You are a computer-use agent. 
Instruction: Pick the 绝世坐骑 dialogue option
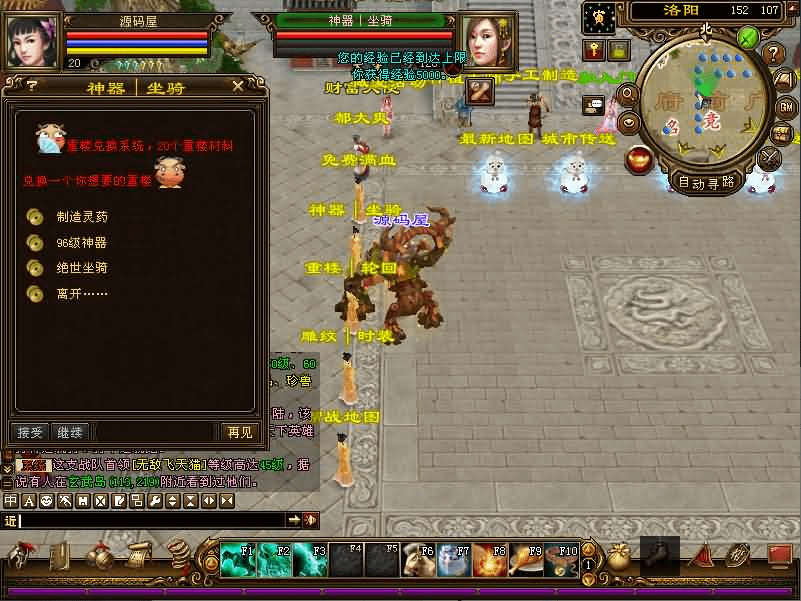[81, 268]
